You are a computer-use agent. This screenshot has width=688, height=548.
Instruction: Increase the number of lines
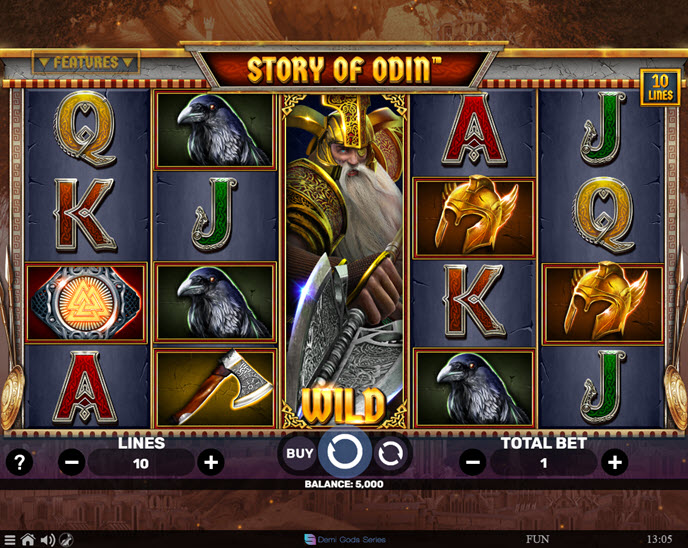[210, 462]
